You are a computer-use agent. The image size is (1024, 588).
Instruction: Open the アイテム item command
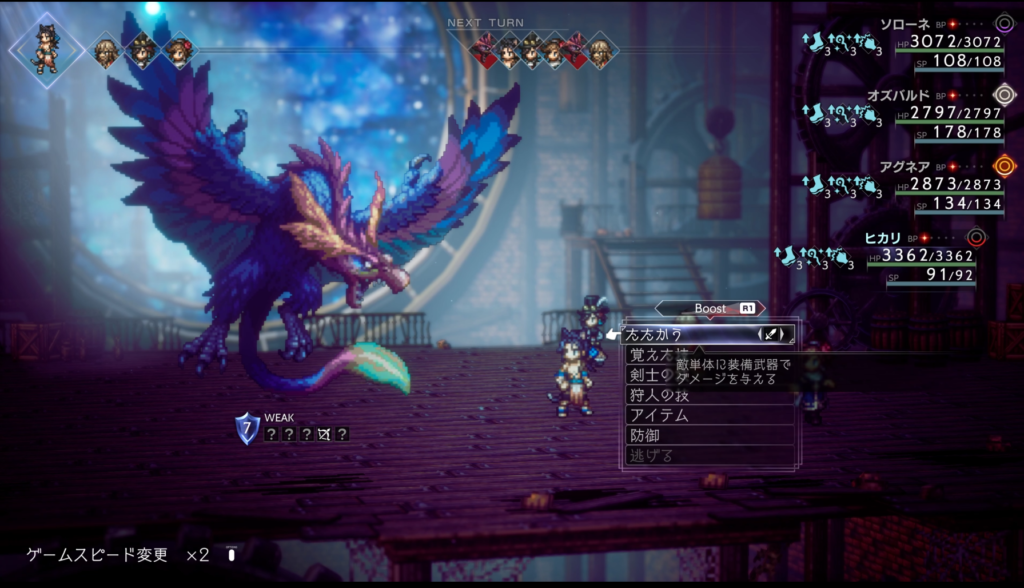[x=660, y=415]
